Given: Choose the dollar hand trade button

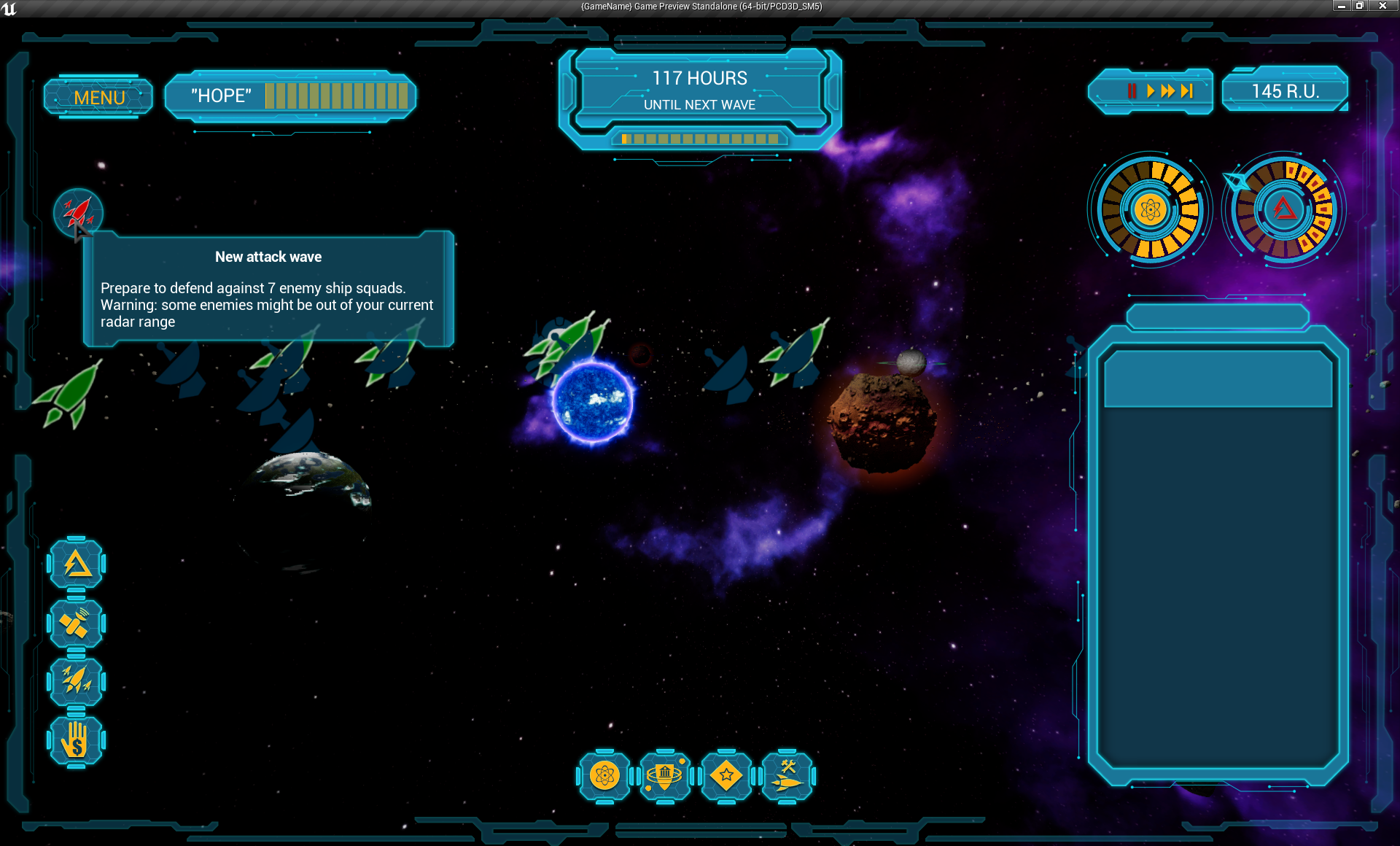Looking at the screenshot, I should point(77,741).
